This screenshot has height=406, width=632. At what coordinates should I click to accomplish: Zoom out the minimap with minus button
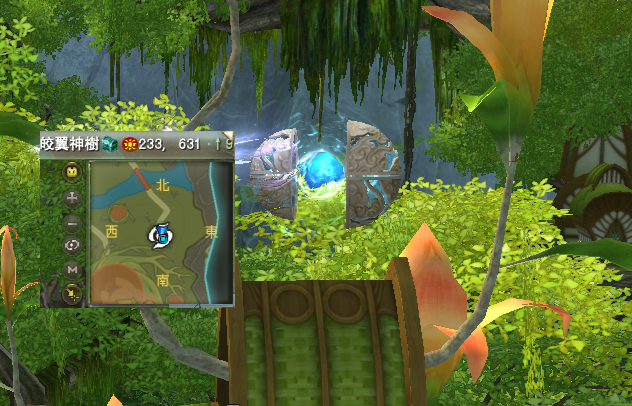click(72, 222)
